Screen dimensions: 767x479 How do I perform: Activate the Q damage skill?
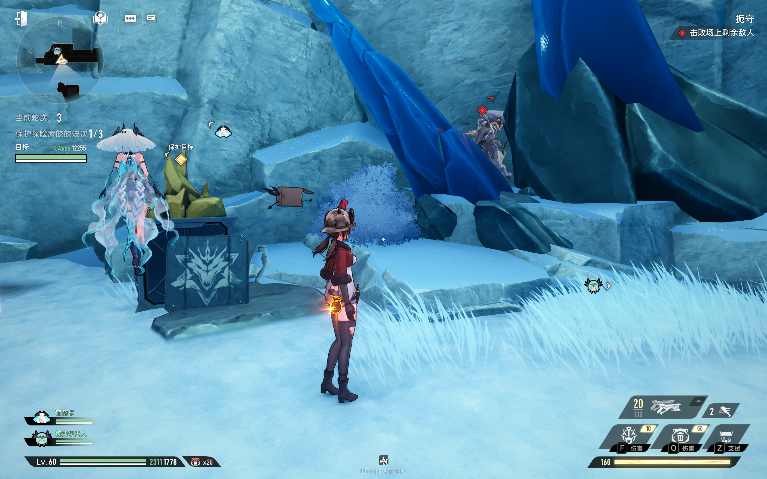pyautogui.click(x=682, y=436)
